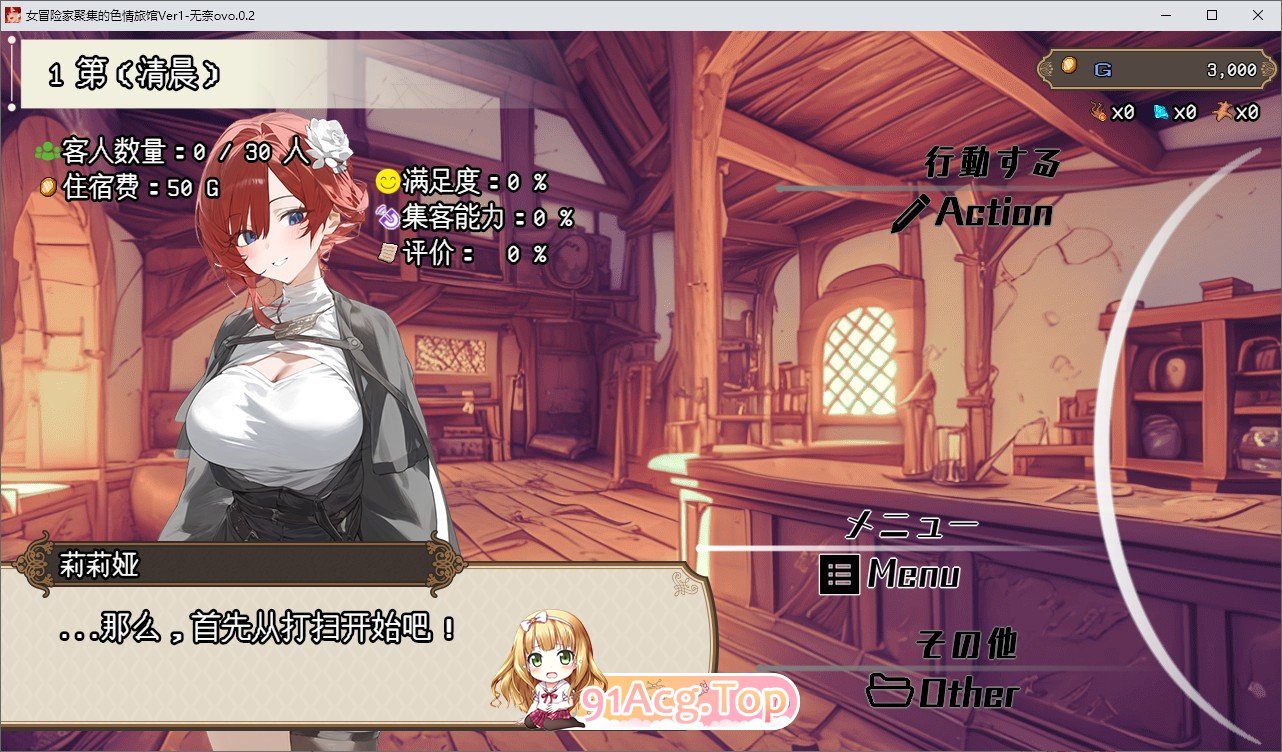This screenshot has height=752, width=1282.
Task: Click the game icon in the title bar
Action: 12,15
